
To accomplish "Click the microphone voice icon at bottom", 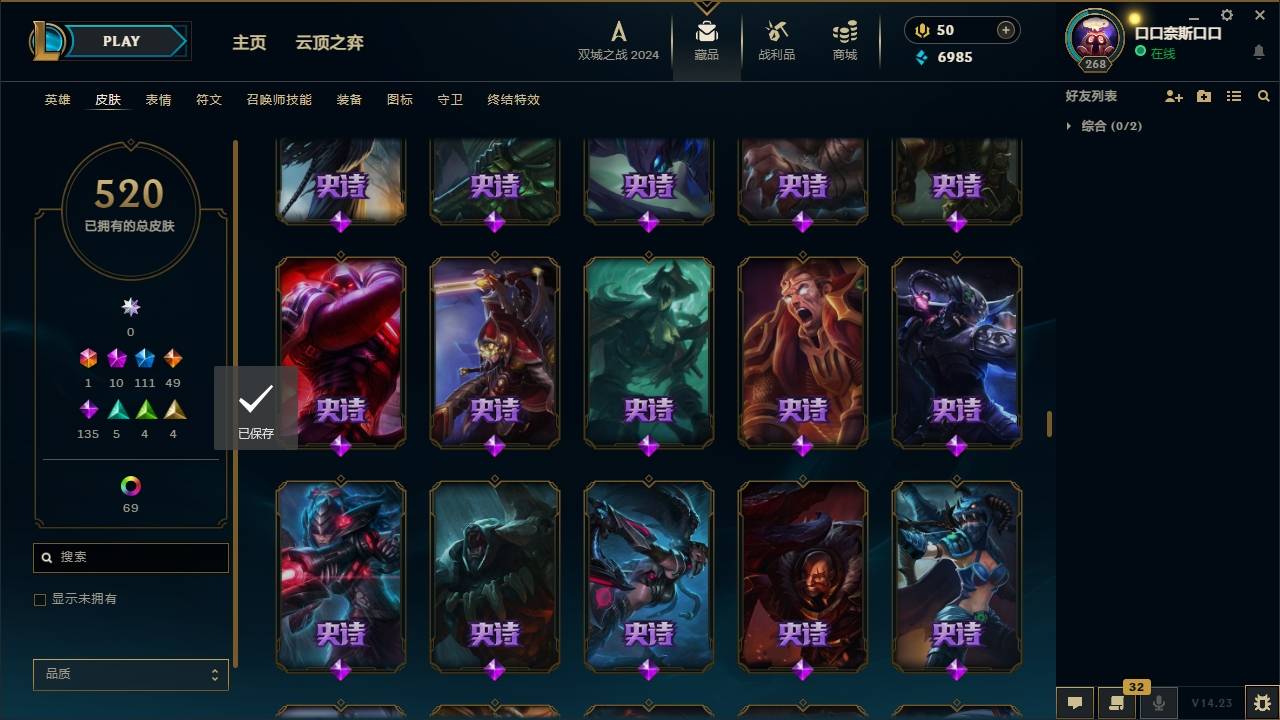I will (1160, 703).
